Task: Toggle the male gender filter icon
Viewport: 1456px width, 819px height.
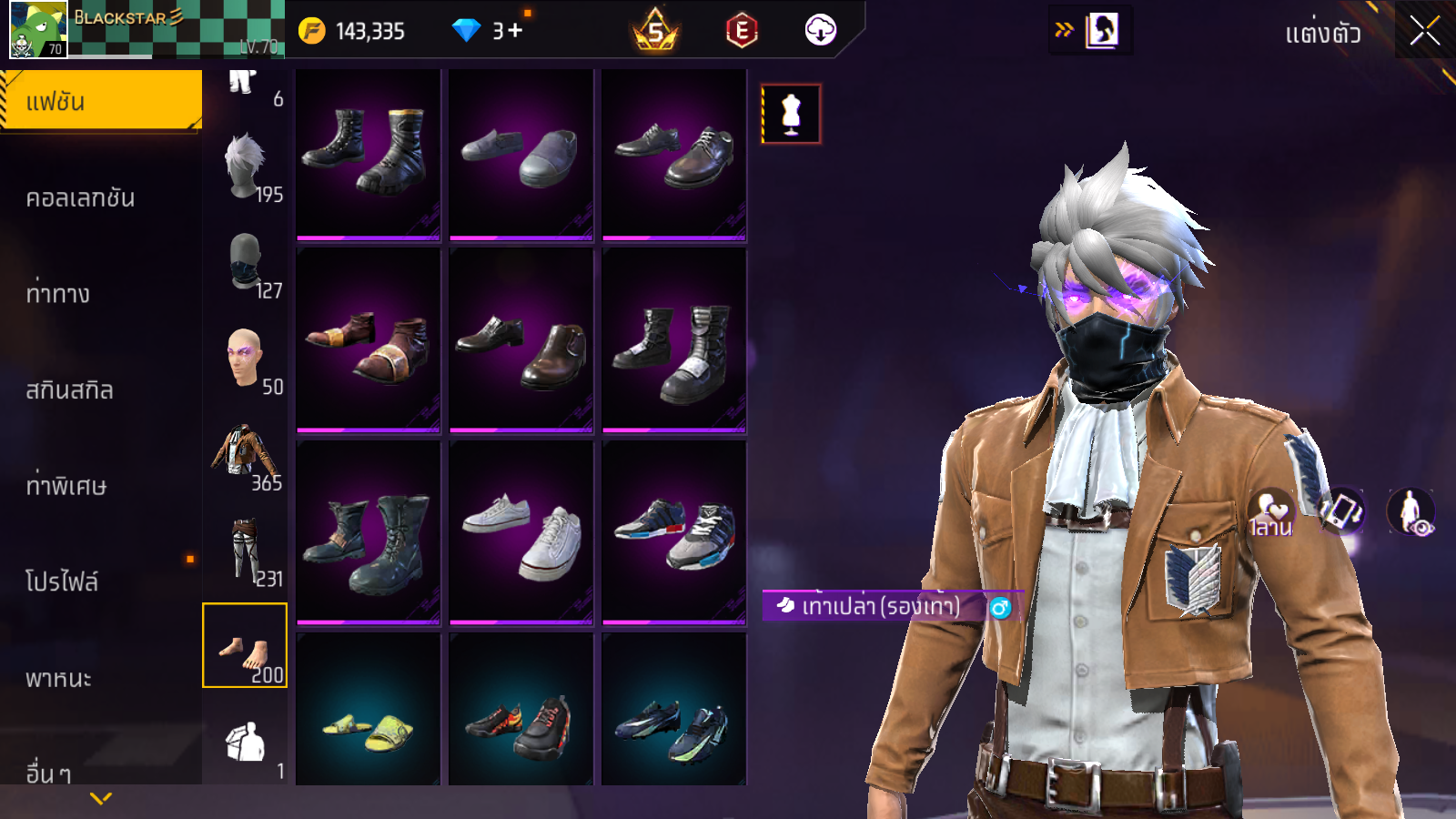Action: coord(1000,607)
